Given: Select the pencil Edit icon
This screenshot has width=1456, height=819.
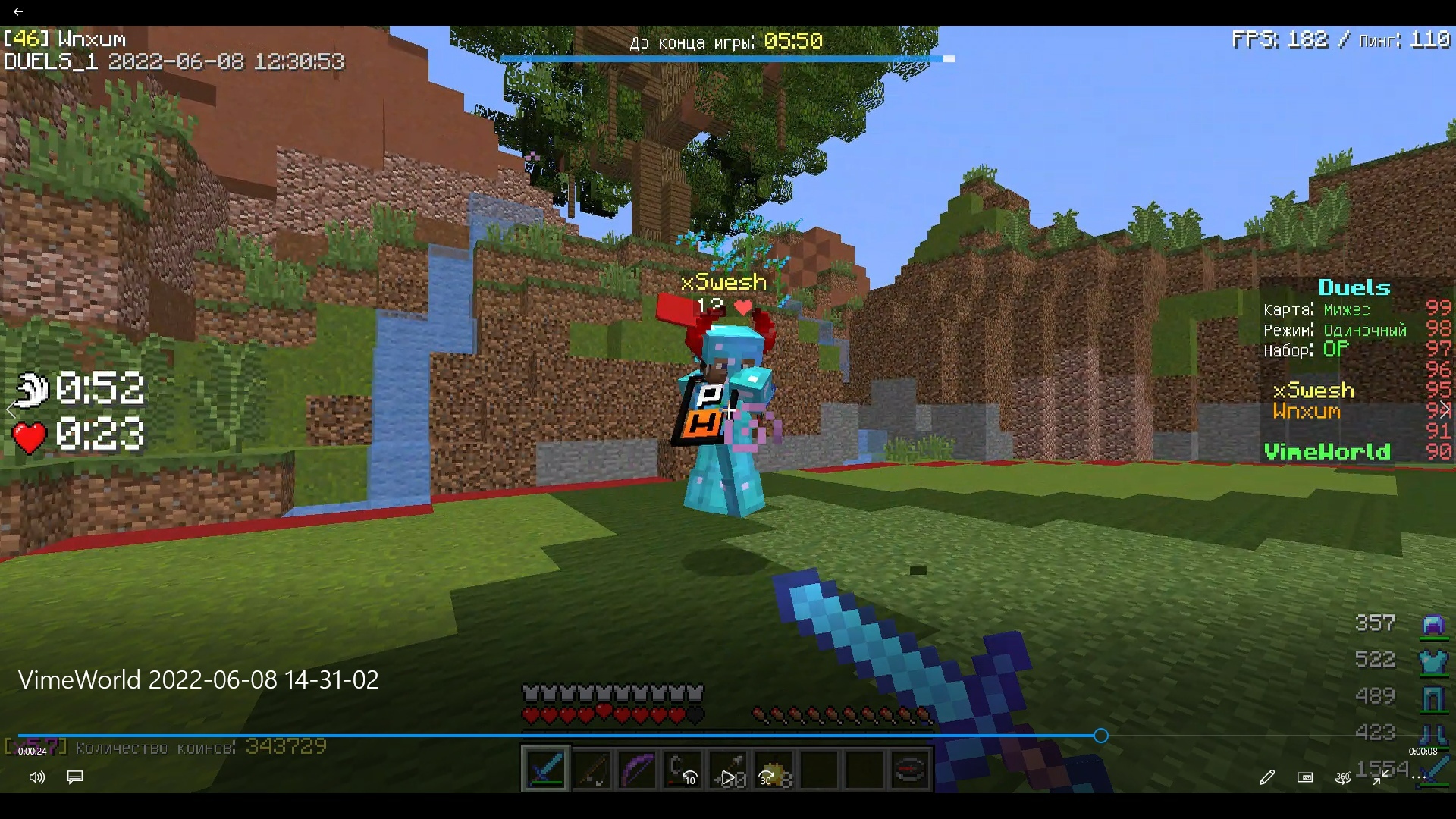Looking at the screenshot, I should click(x=1266, y=777).
